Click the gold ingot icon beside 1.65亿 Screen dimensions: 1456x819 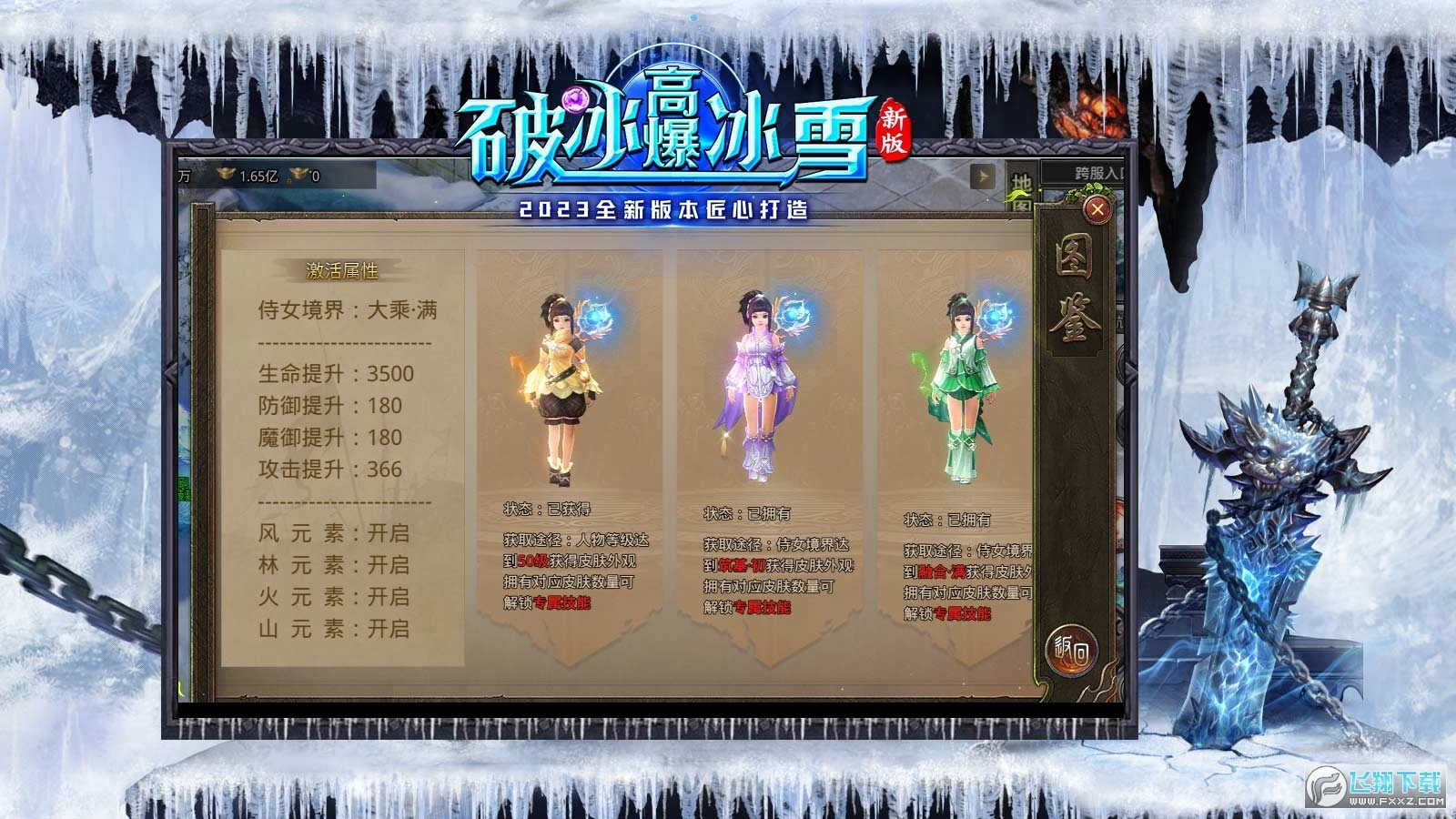[226, 175]
